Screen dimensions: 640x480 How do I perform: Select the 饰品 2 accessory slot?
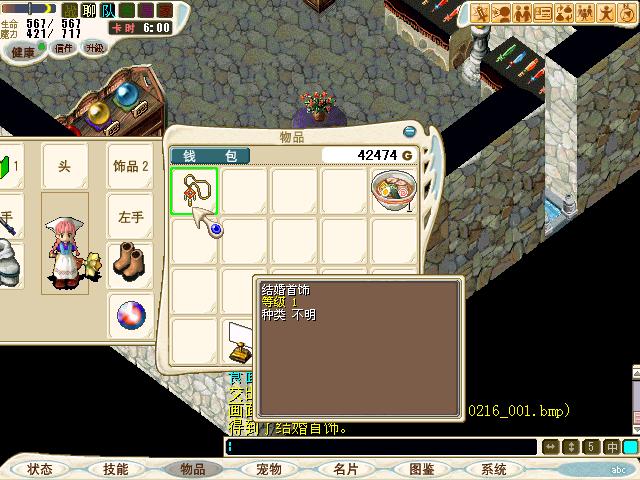click(131, 166)
